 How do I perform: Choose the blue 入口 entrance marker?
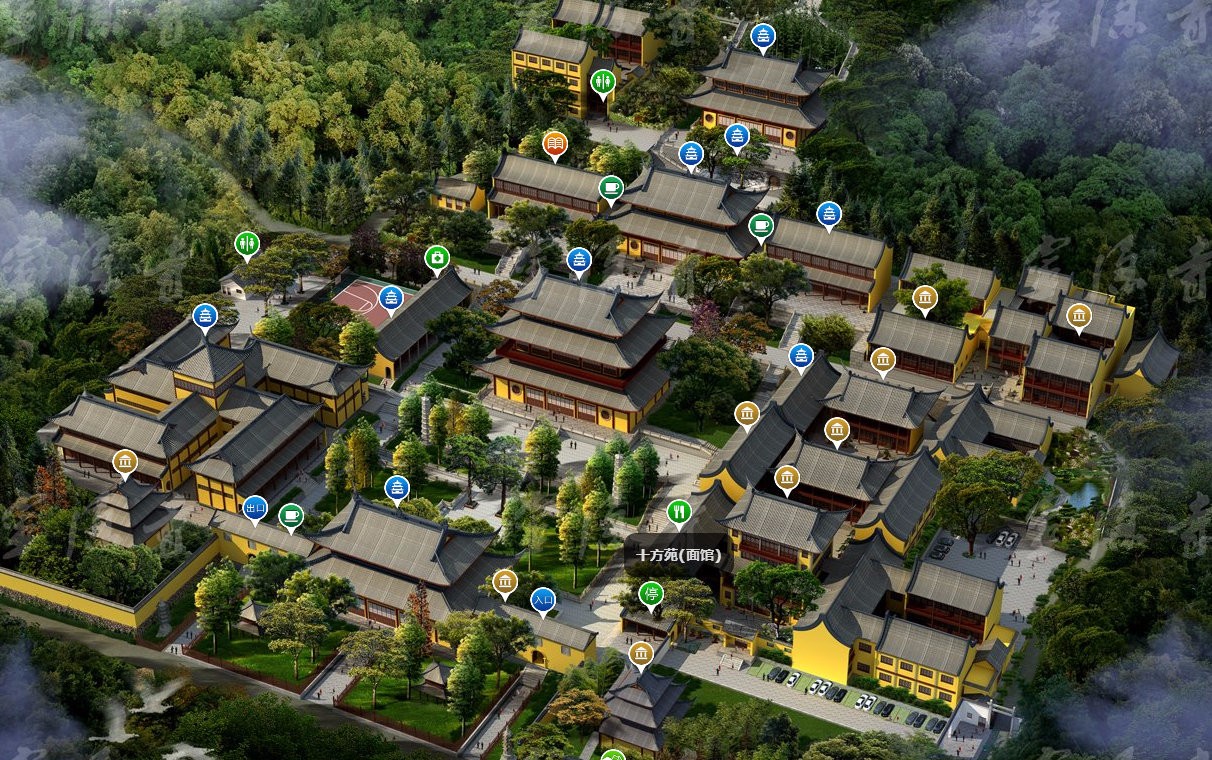click(x=543, y=600)
